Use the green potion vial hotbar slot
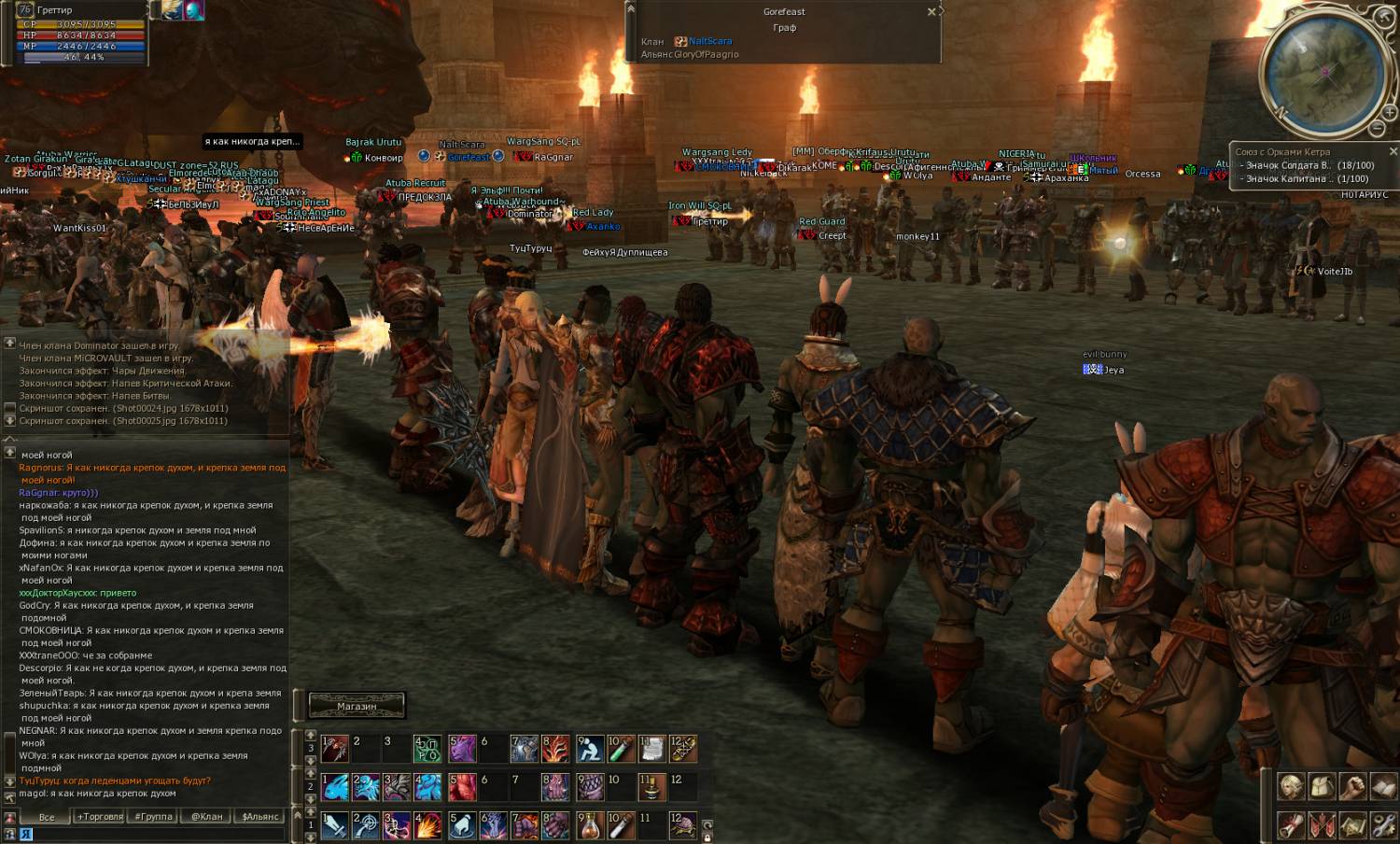 (621, 748)
